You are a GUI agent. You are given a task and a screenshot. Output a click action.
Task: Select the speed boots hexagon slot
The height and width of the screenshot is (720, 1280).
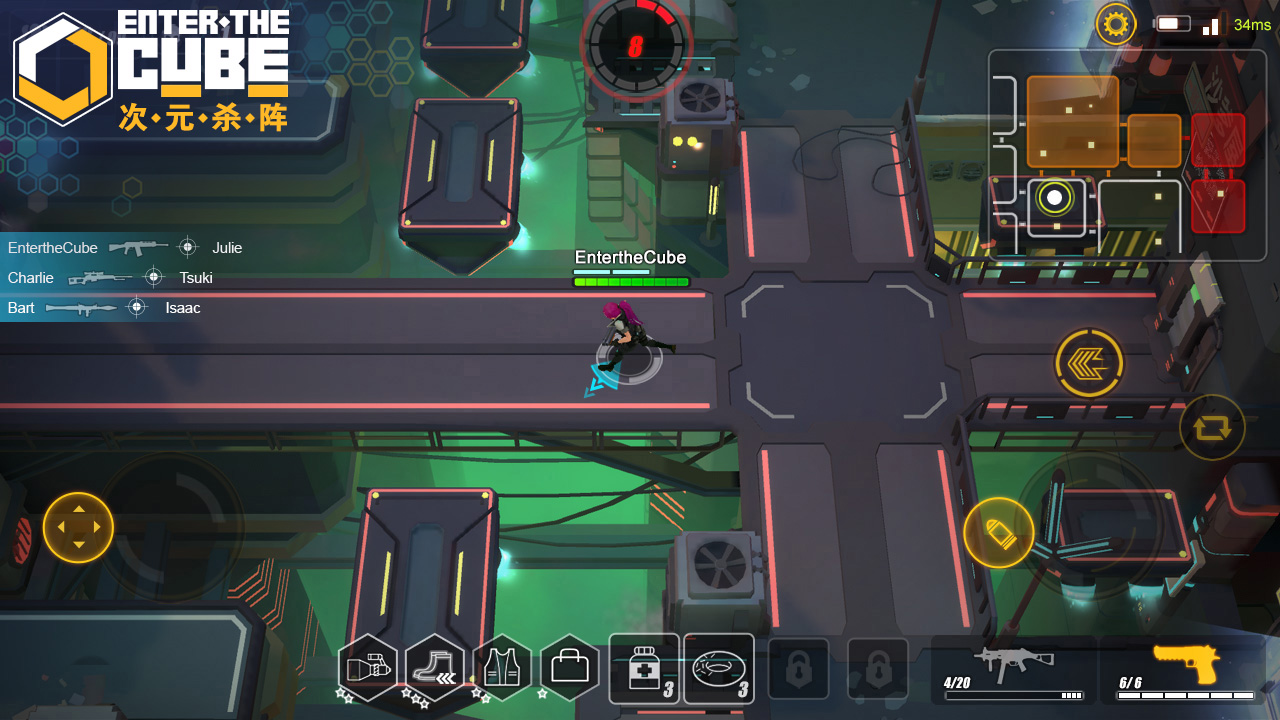[434, 667]
